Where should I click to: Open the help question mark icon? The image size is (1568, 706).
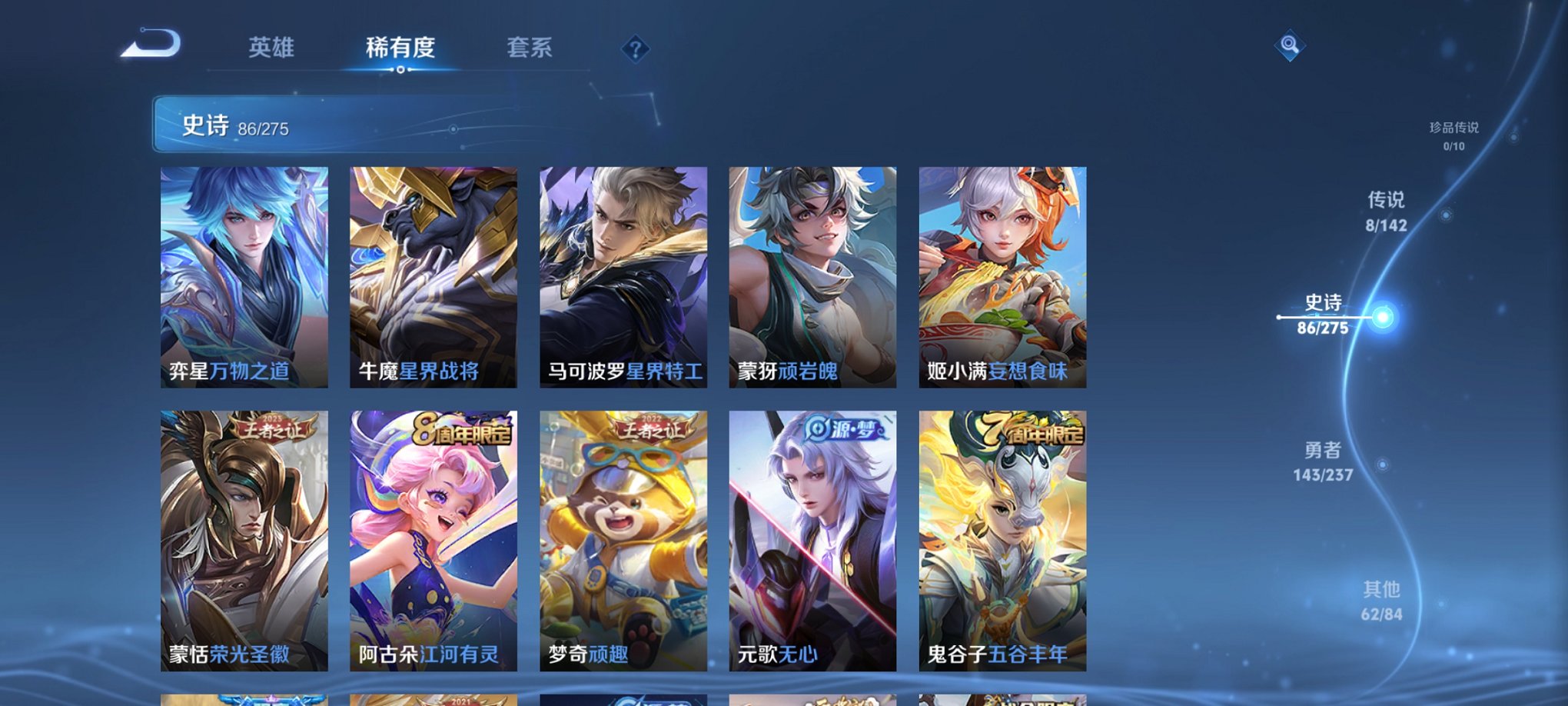[x=635, y=50]
